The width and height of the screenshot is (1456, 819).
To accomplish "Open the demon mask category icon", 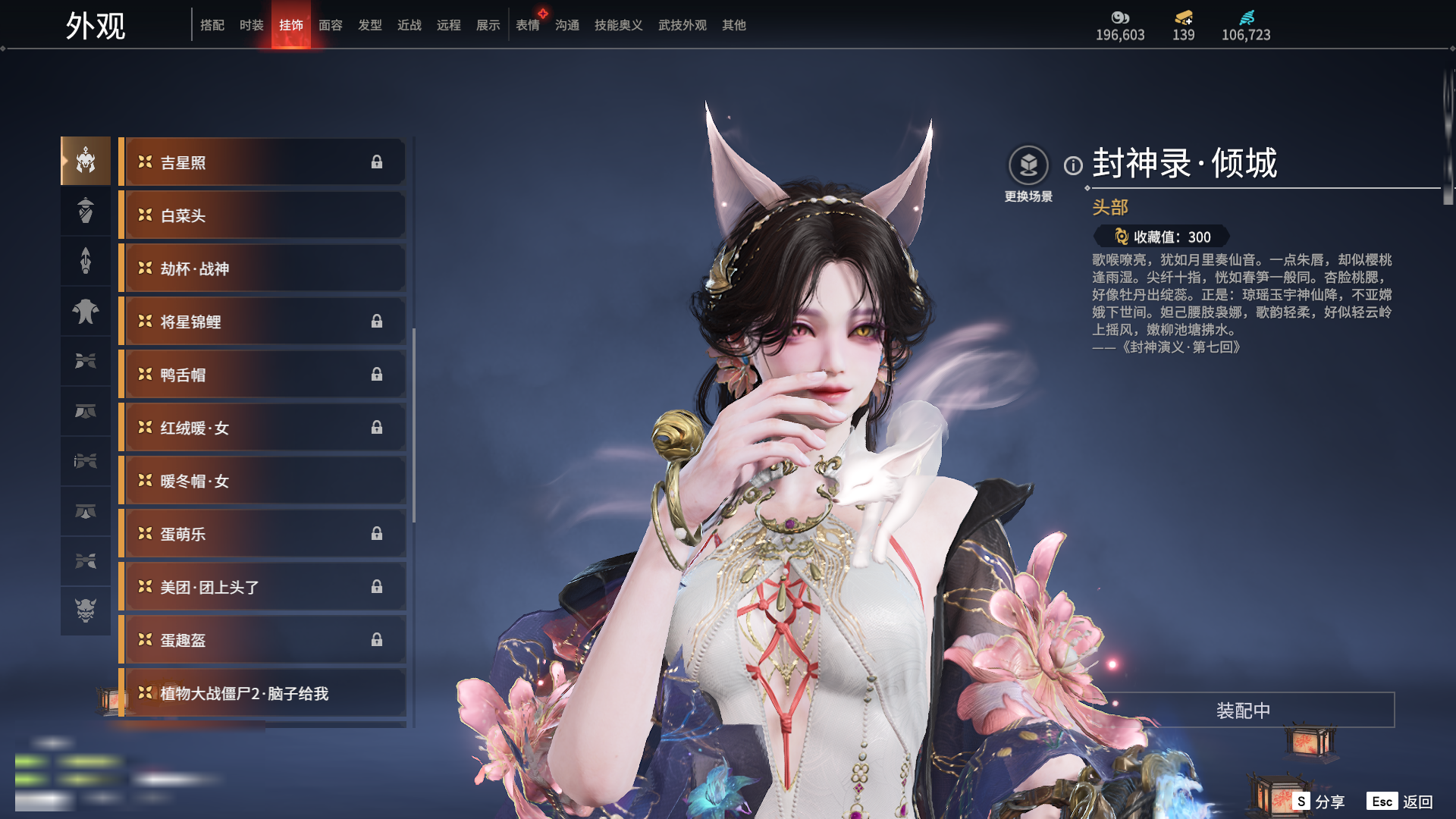I will pyautogui.click(x=86, y=610).
